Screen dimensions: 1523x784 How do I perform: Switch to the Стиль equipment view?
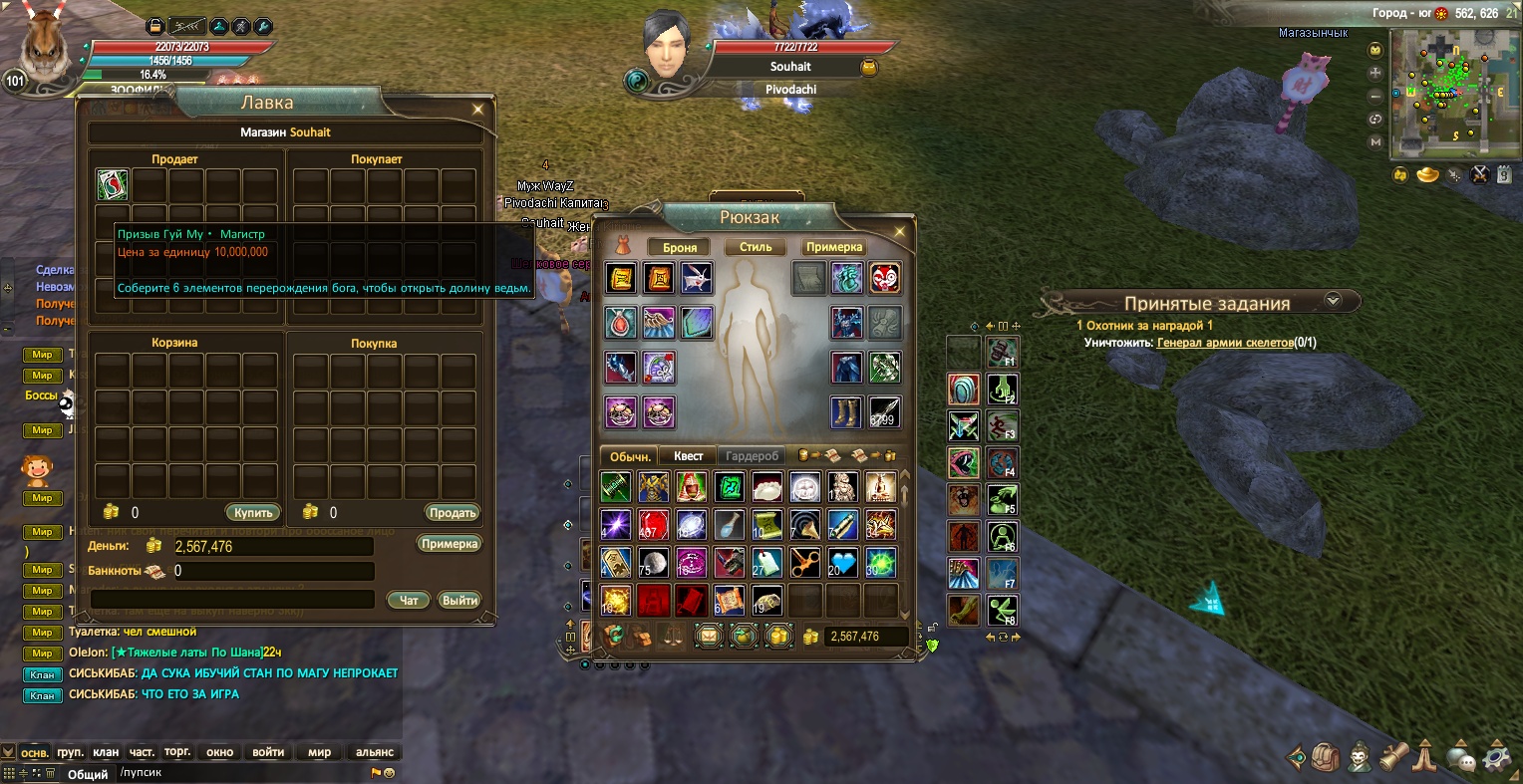[756, 247]
